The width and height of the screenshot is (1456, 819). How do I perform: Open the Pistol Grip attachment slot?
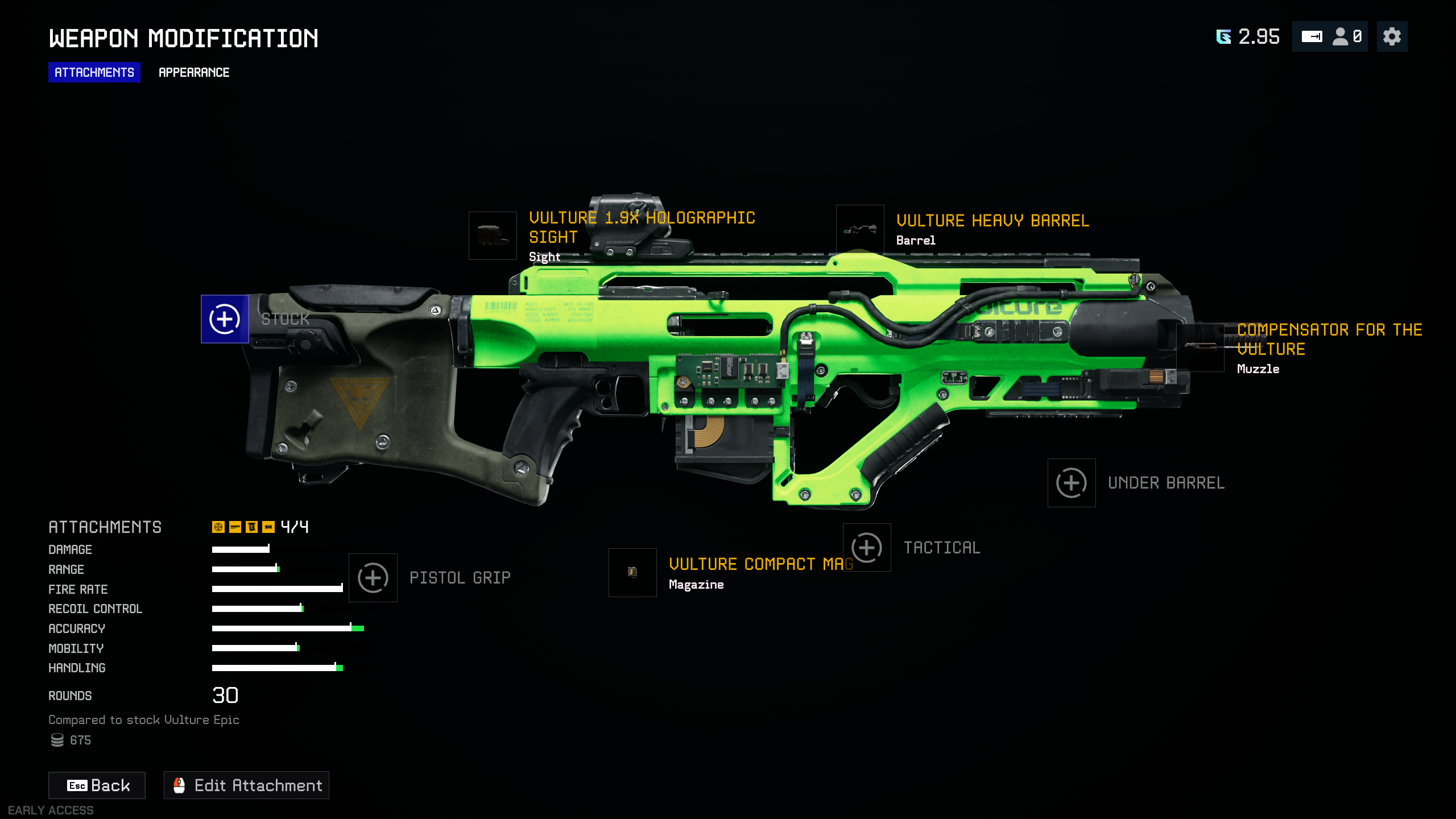coord(373,578)
